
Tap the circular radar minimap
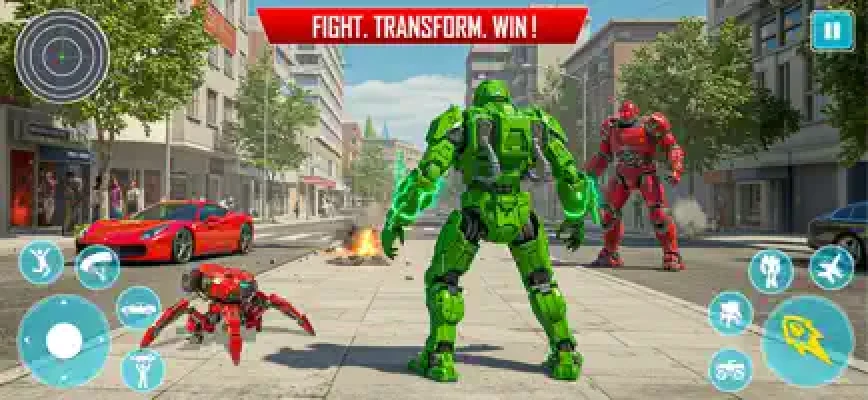[x=61, y=56]
